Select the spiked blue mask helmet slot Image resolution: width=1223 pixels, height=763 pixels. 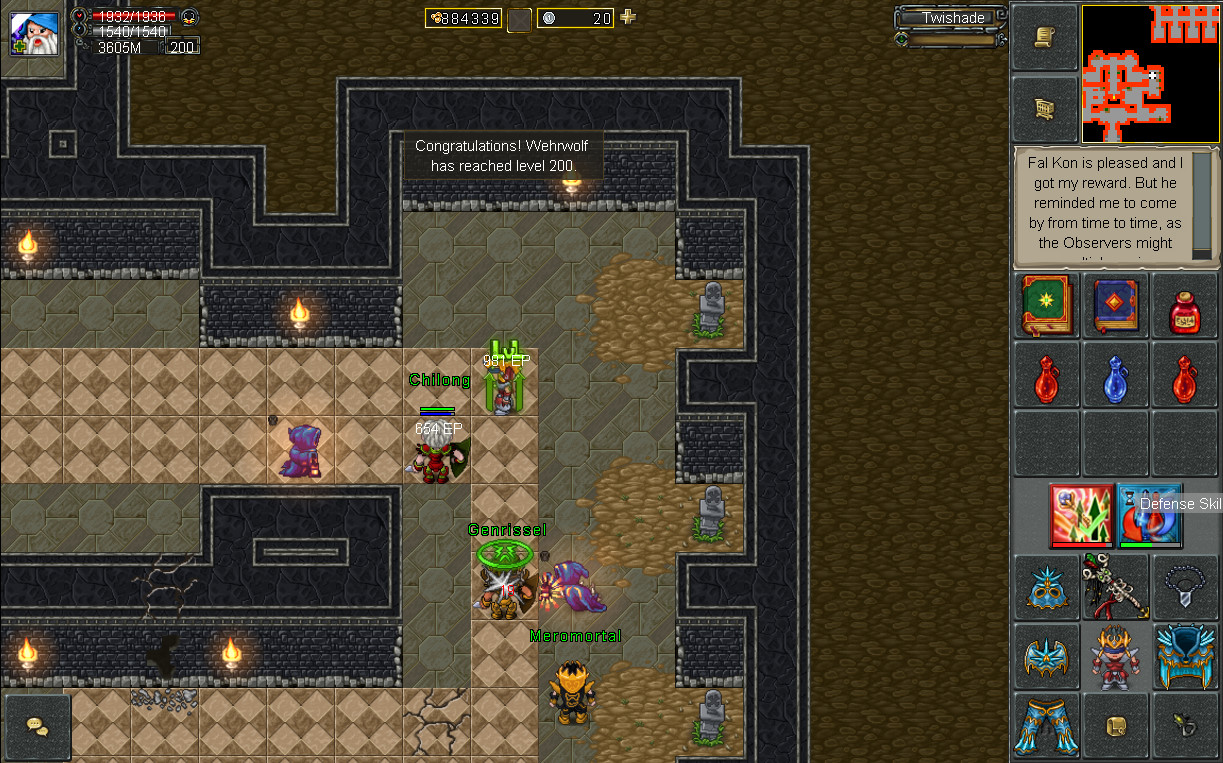click(x=1045, y=586)
